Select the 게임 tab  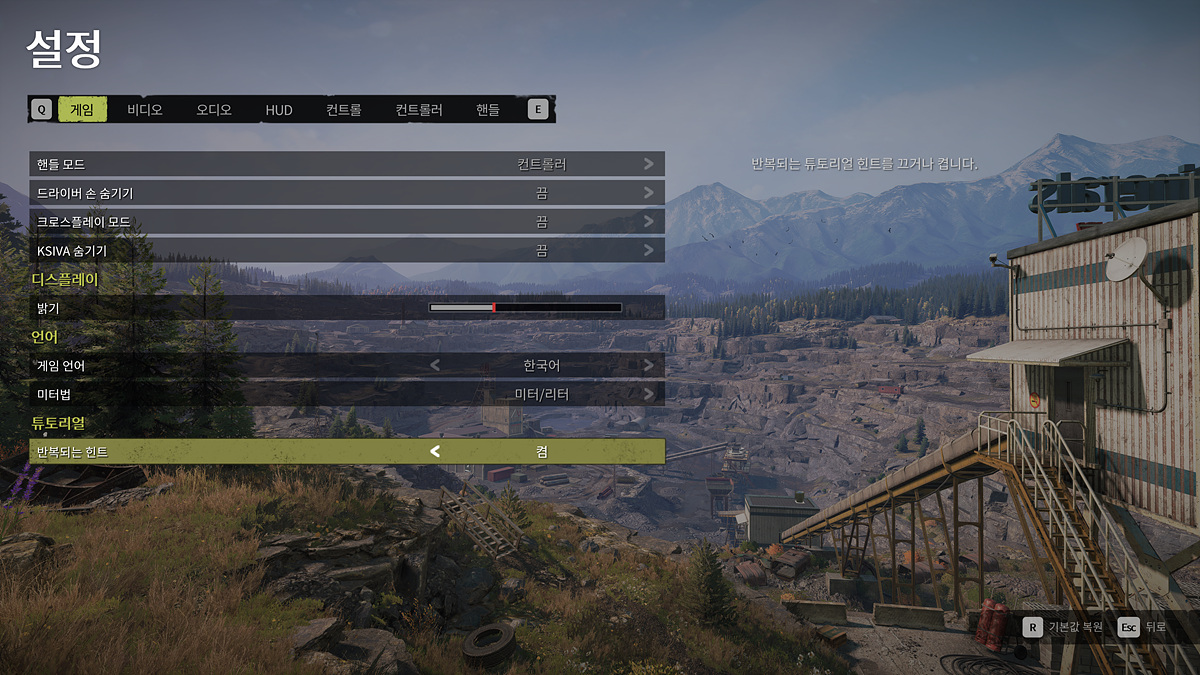(82, 110)
